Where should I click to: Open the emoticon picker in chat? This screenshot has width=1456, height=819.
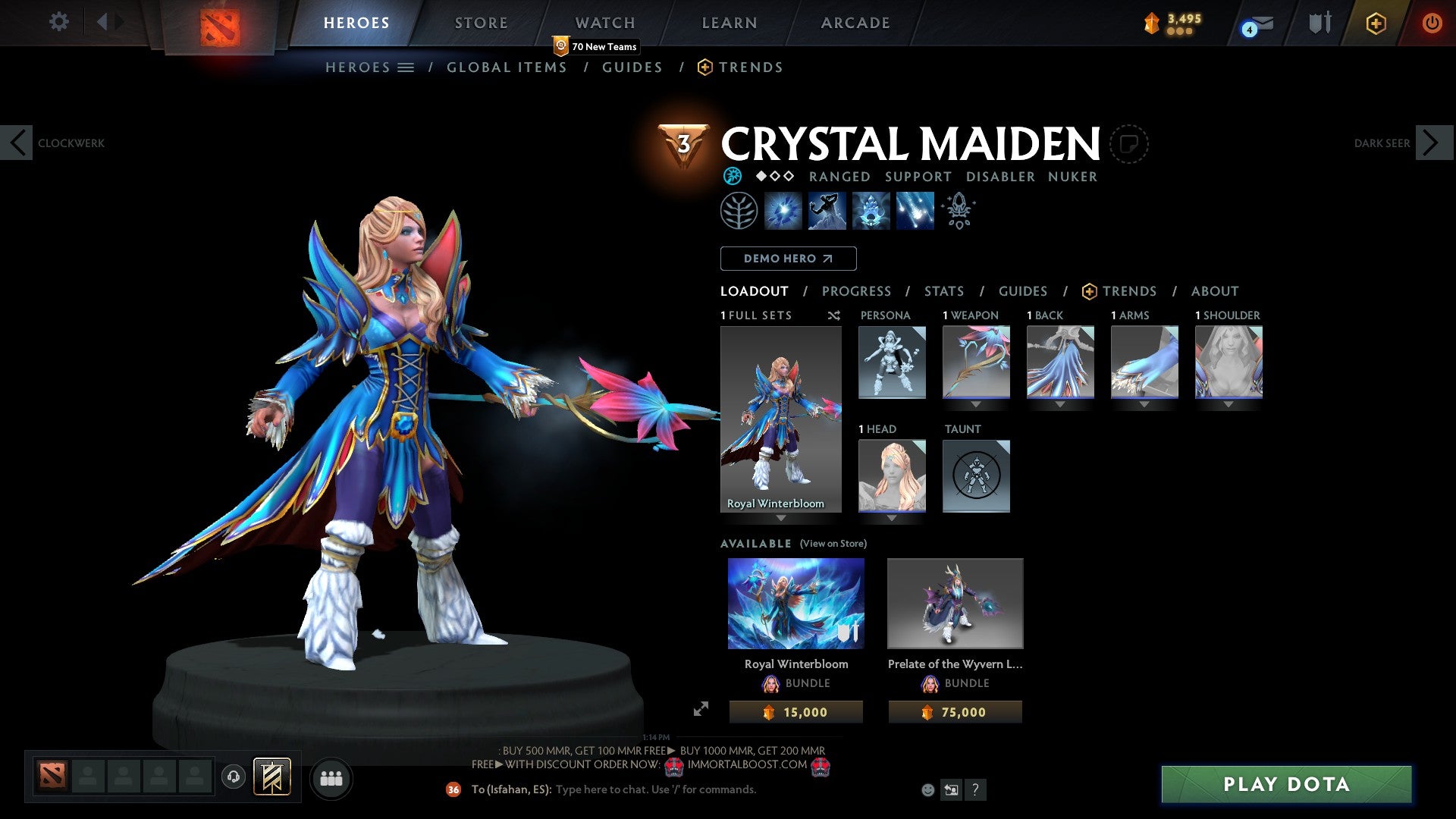(927, 789)
